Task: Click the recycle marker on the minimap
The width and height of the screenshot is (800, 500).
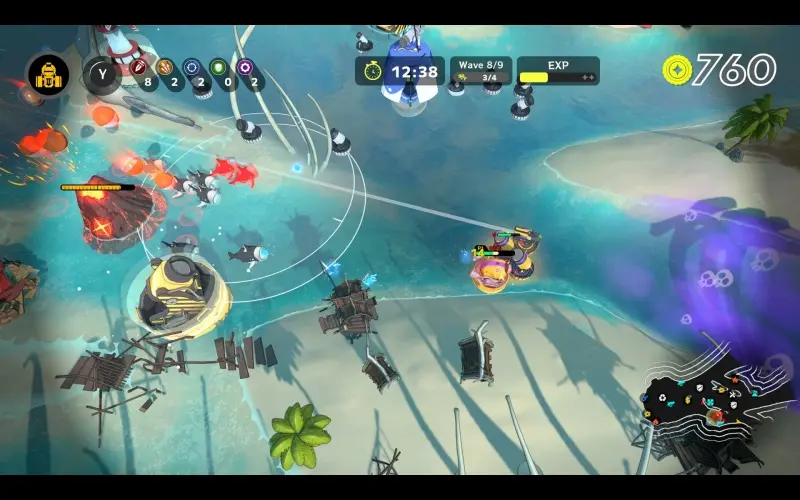Action: 662,398
